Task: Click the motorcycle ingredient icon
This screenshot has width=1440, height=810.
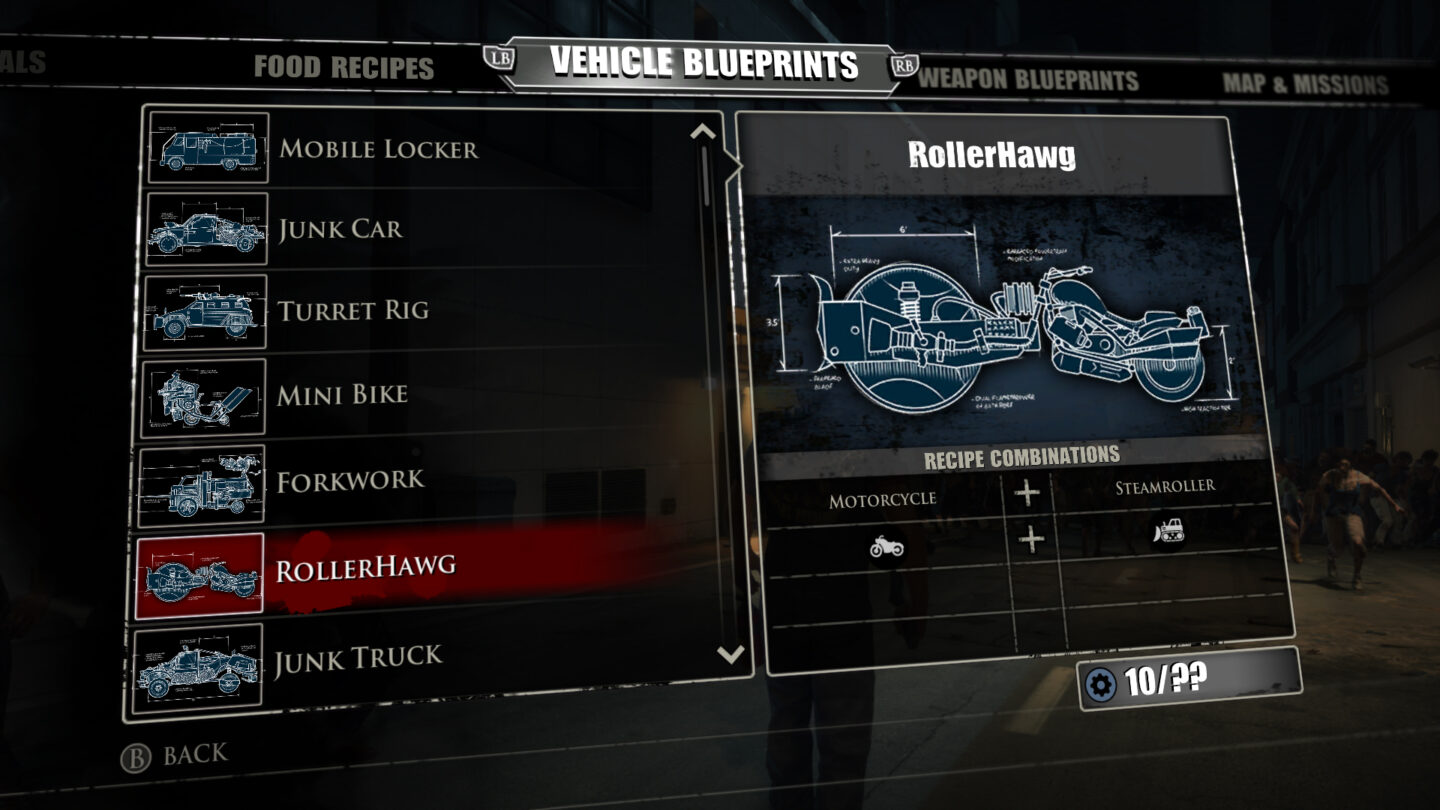Action: 888,548
